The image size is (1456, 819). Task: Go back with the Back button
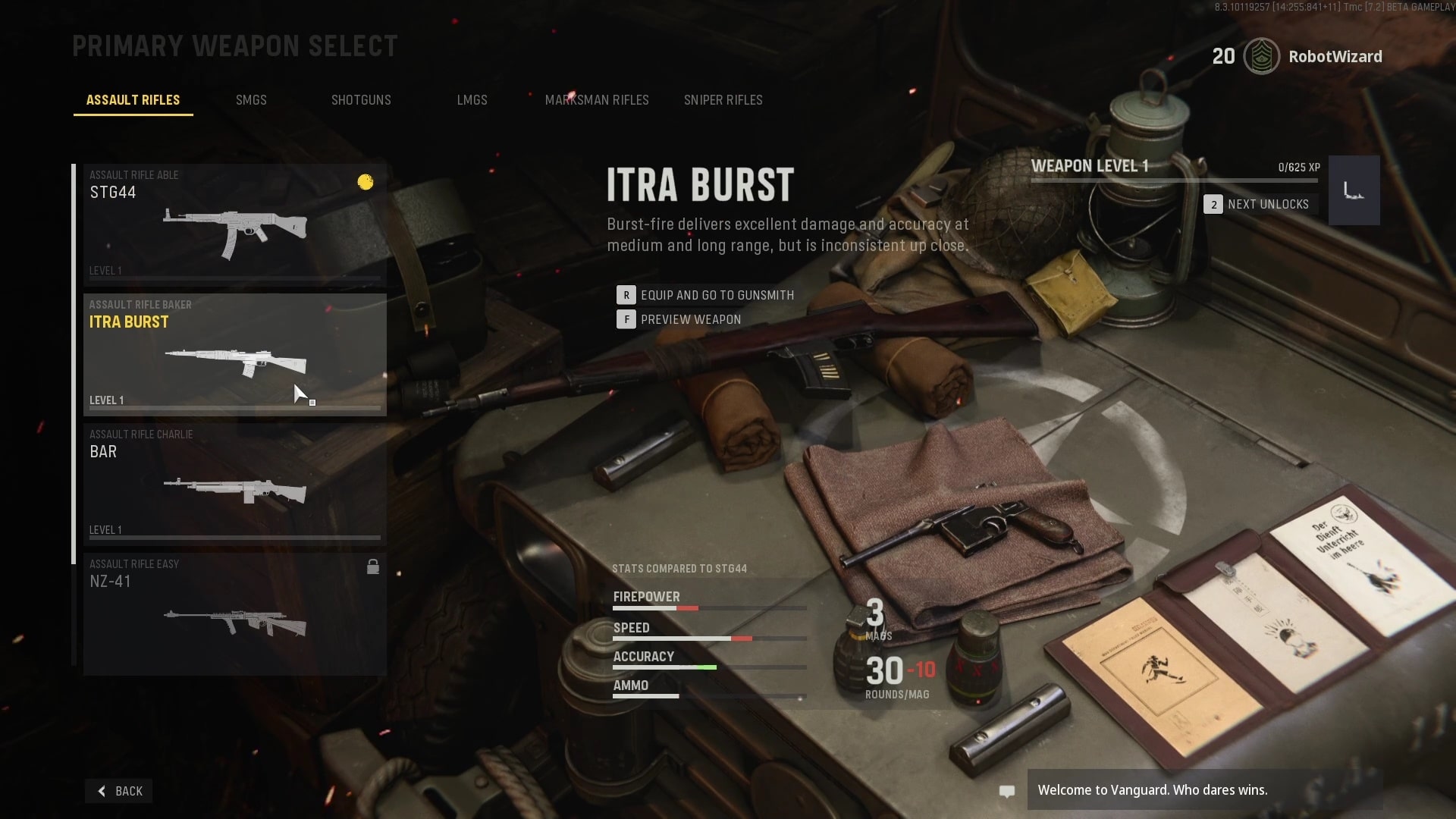click(x=119, y=791)
